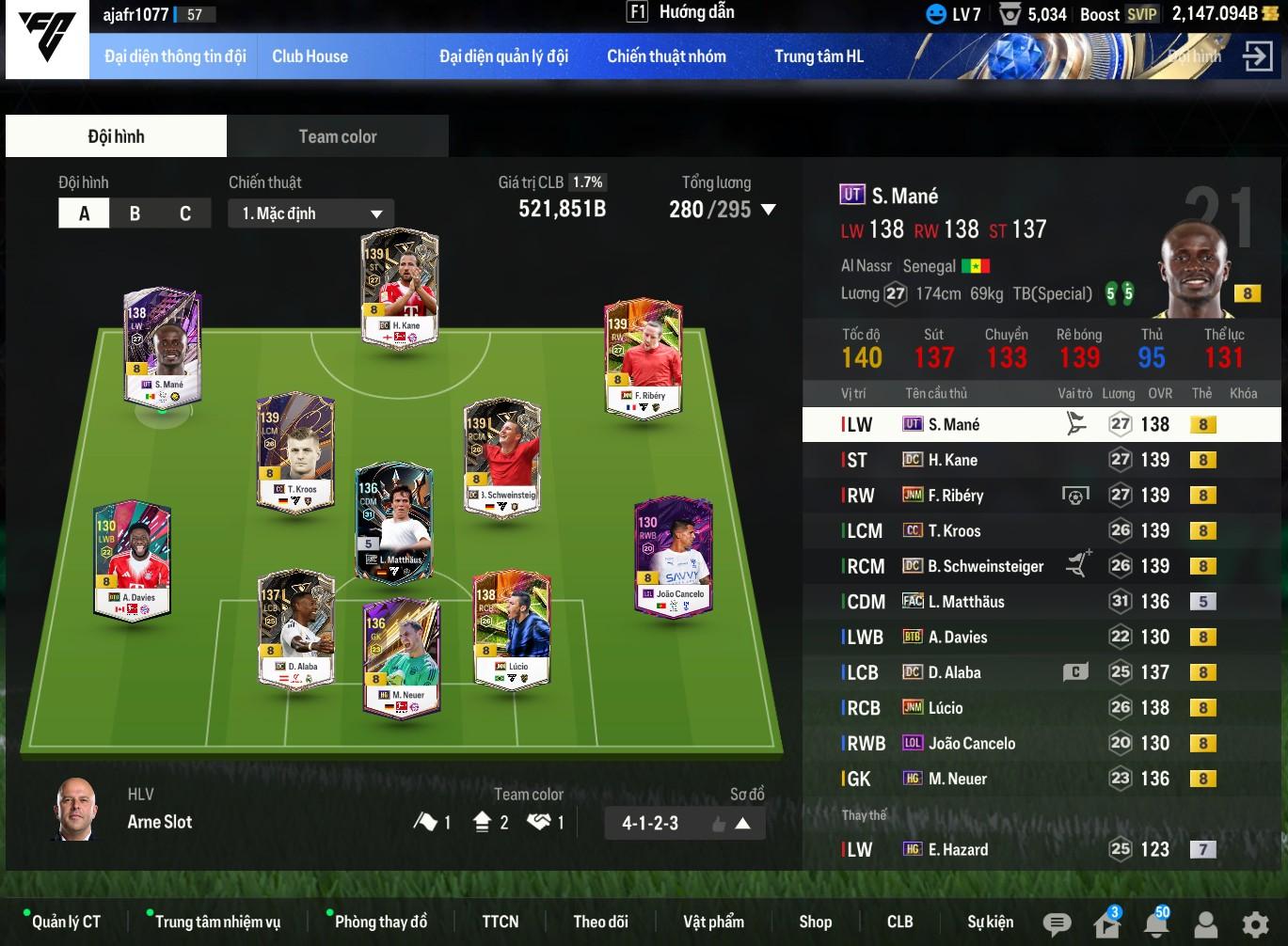Open the Chiến thuật tactics dropdown
Screen dimensions: 1288x946
310,213
